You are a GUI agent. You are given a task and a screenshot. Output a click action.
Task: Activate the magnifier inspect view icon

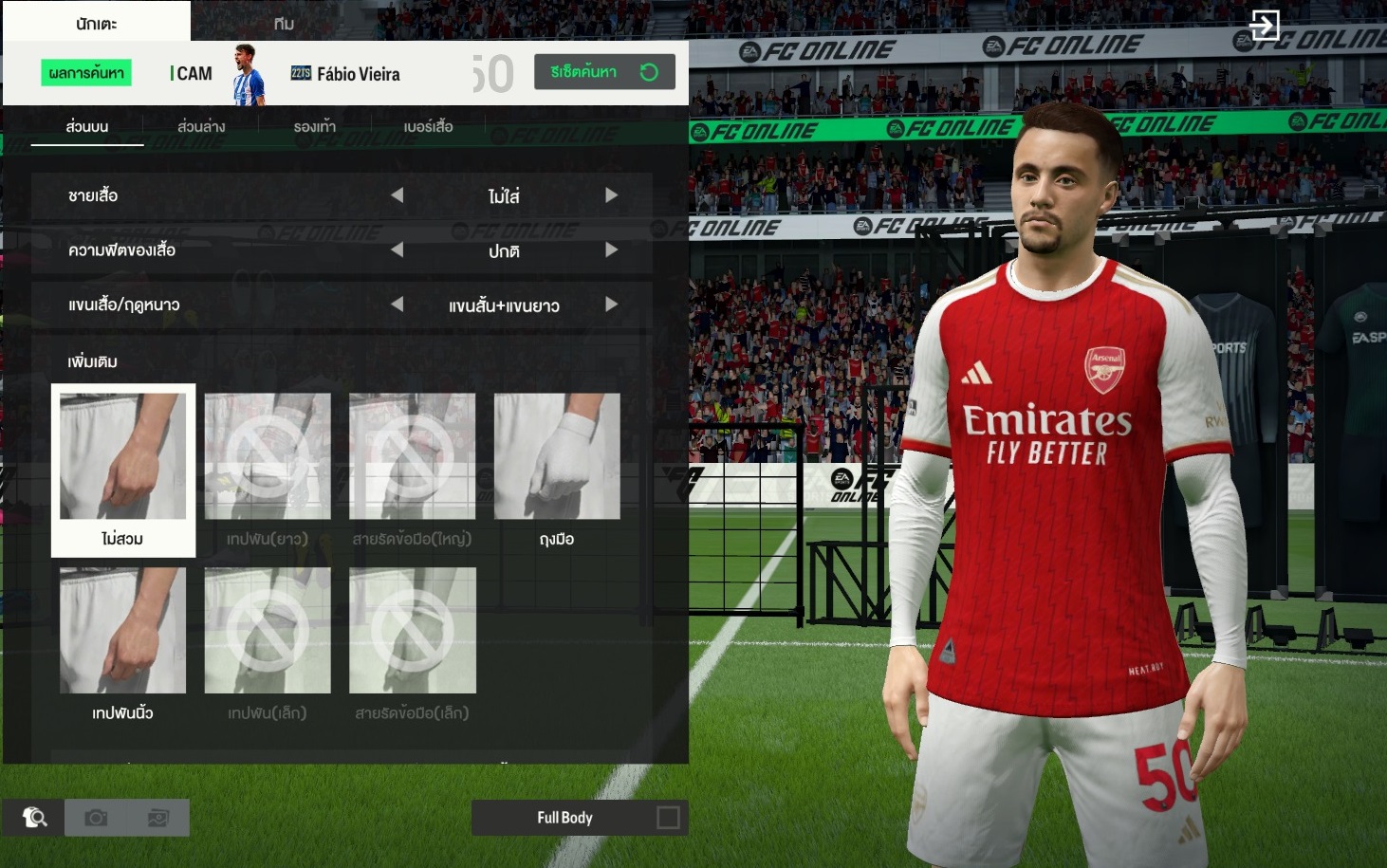(x=34, y=818)
